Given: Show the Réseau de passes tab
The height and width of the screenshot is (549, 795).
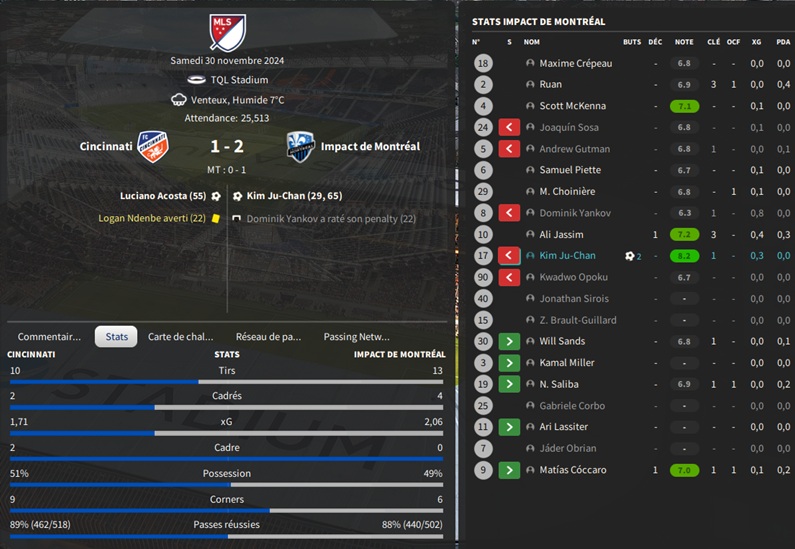Looking at the screenshot, I should pyautogui.click(x=268, y=337).
